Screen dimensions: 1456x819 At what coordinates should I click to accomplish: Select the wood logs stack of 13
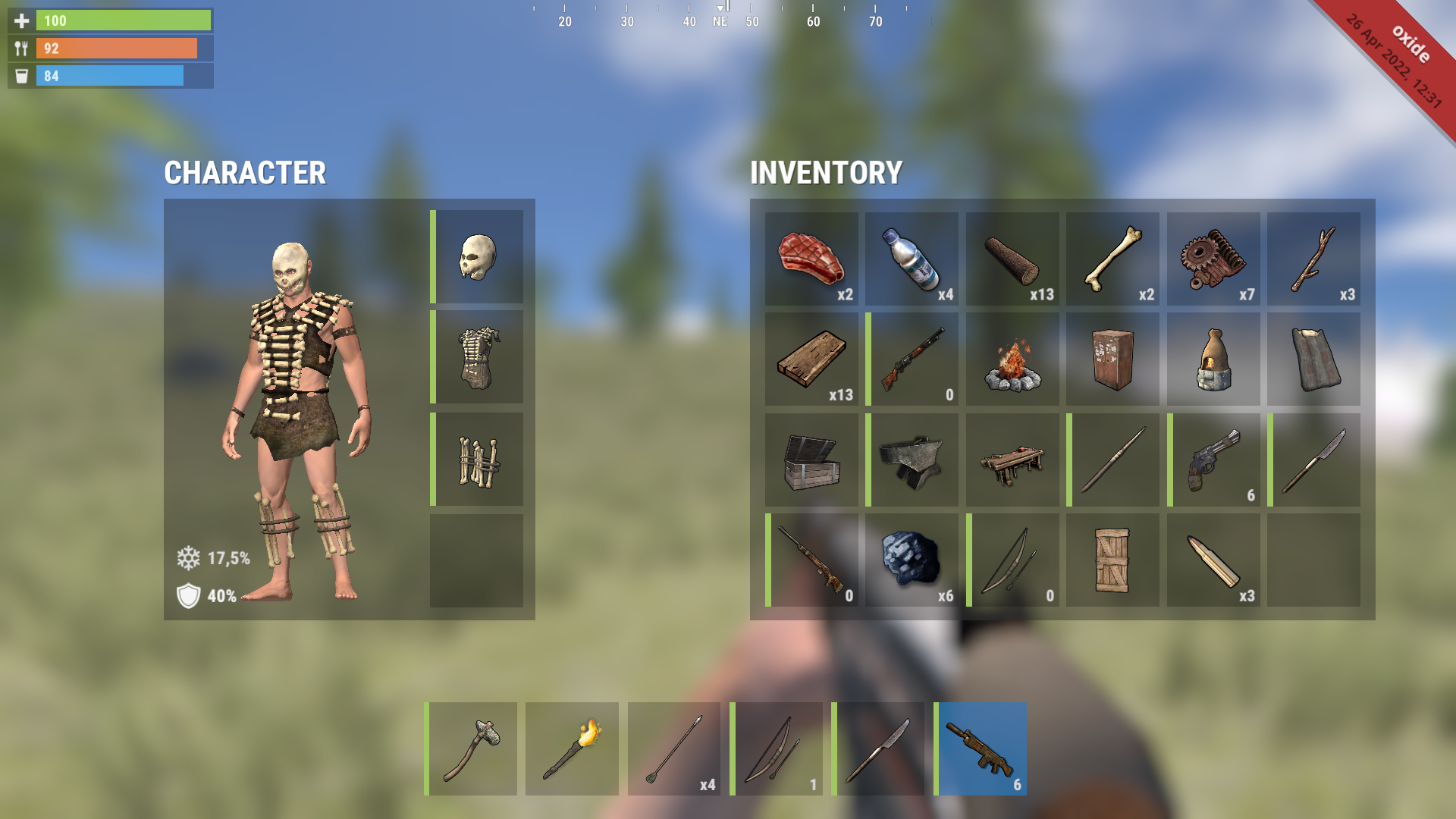tap(1012, 258)
